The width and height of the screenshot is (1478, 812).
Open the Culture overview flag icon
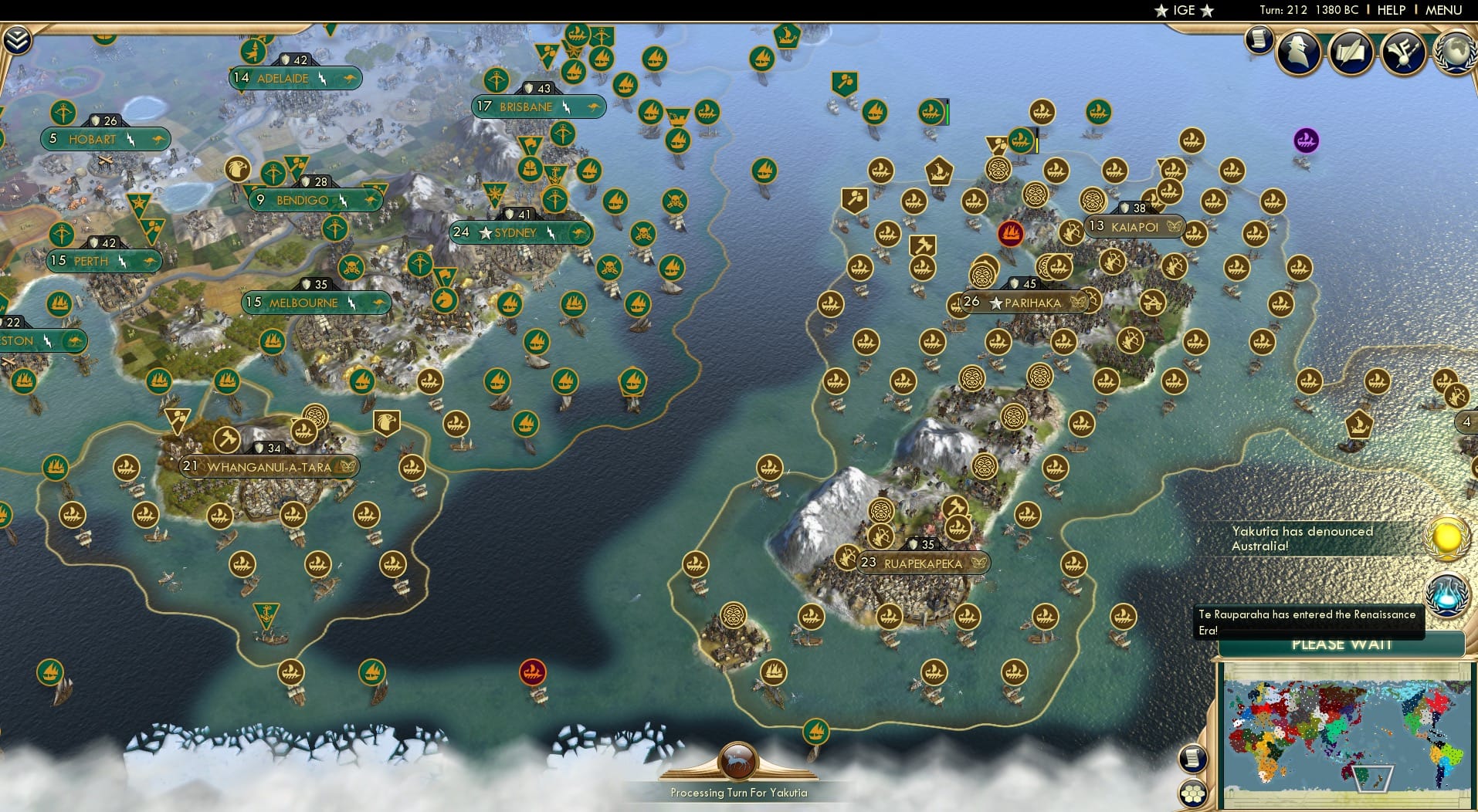pos(1403,52)
